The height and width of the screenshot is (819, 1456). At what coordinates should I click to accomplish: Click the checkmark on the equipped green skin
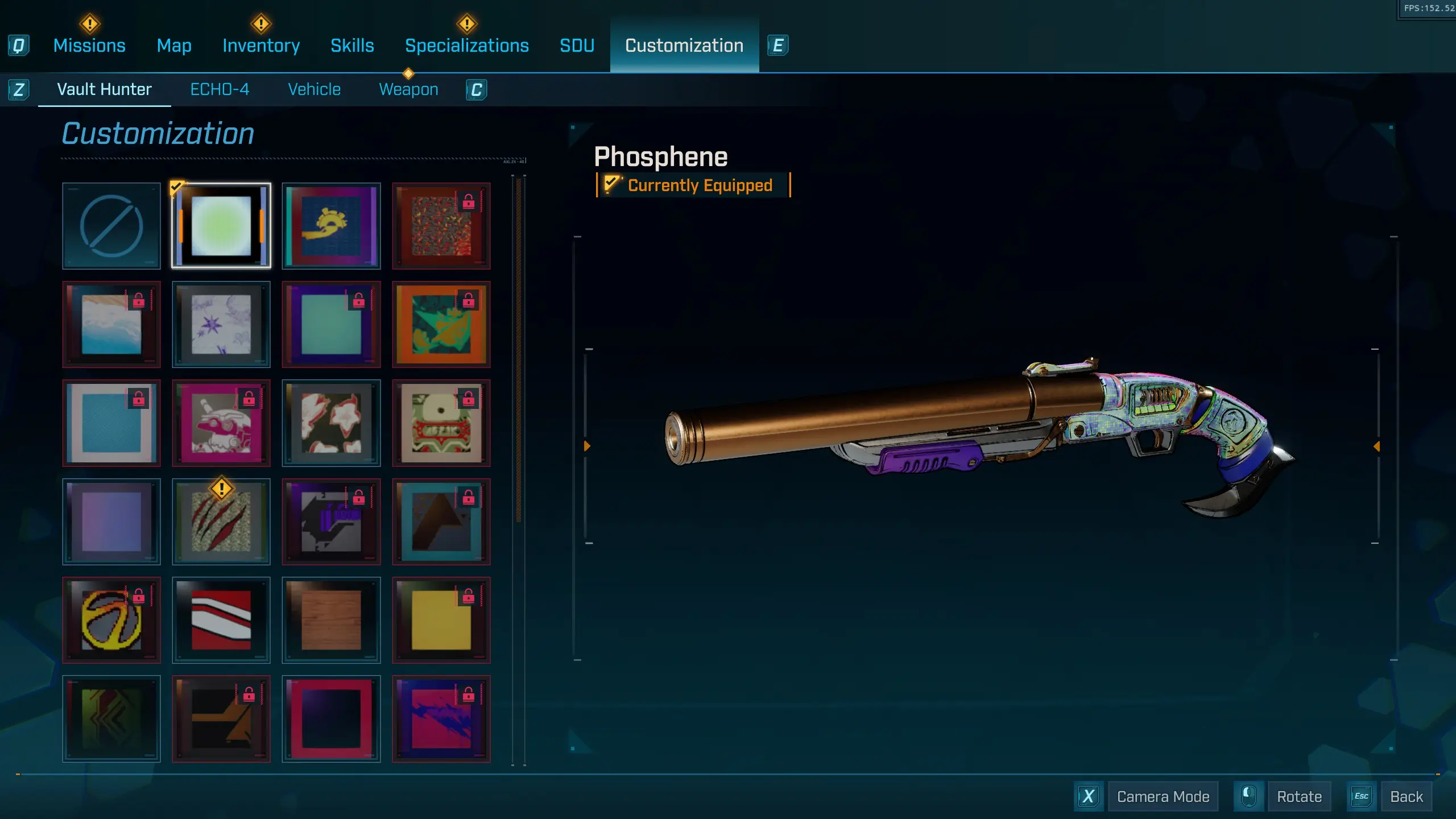pyautogui.click(x=176, y=186)
